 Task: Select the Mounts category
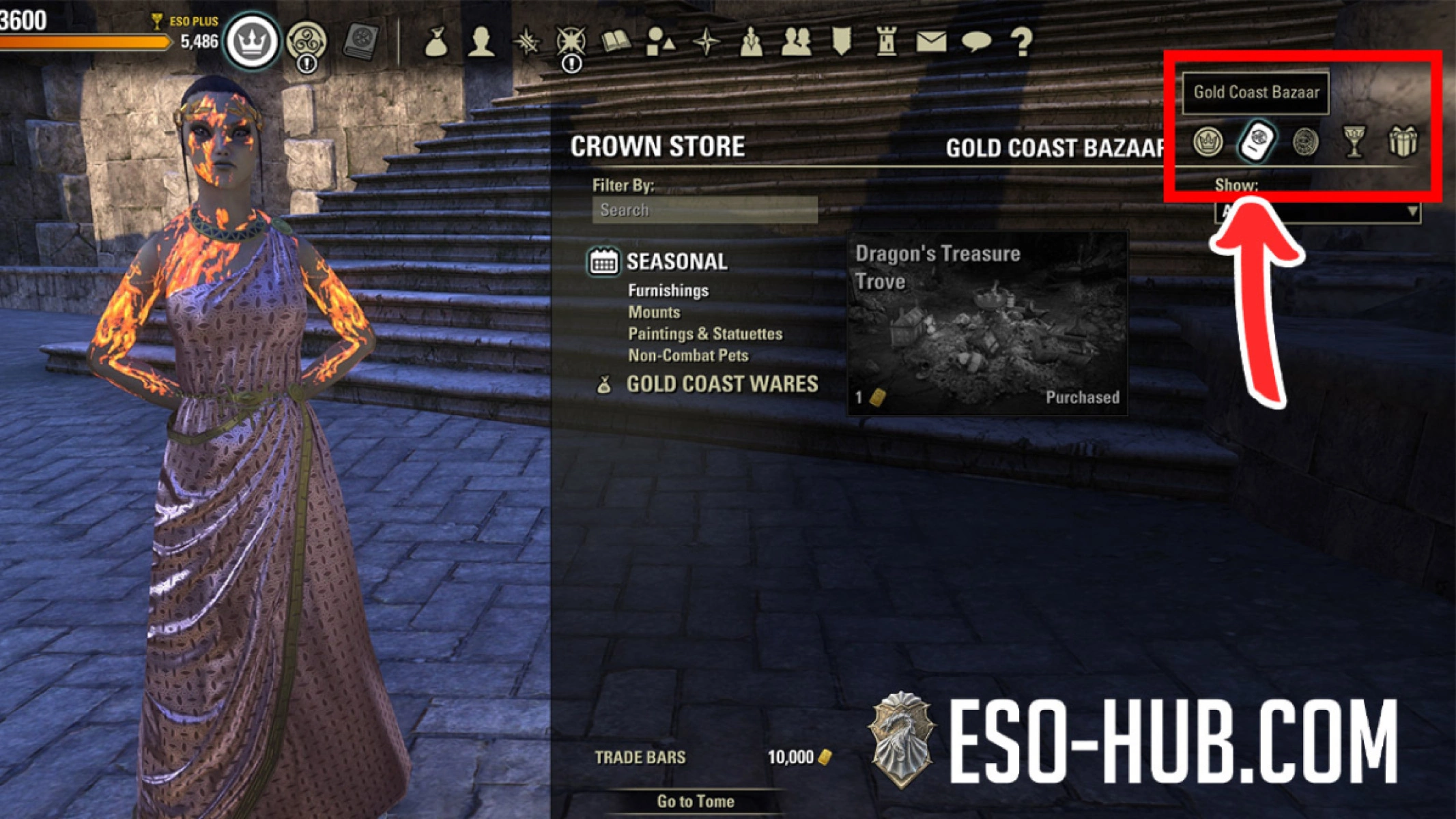[x=653, y=311]
